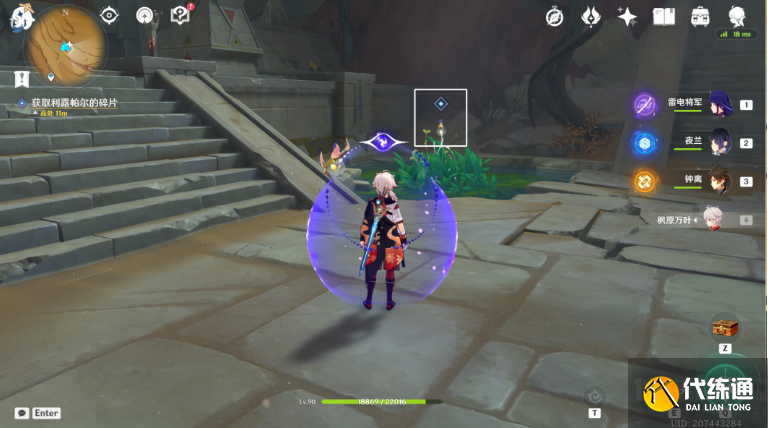Viewport: 768px width, 428px height.
Task: Open the adventurer handbook book icon
Action: coord(664,16)
